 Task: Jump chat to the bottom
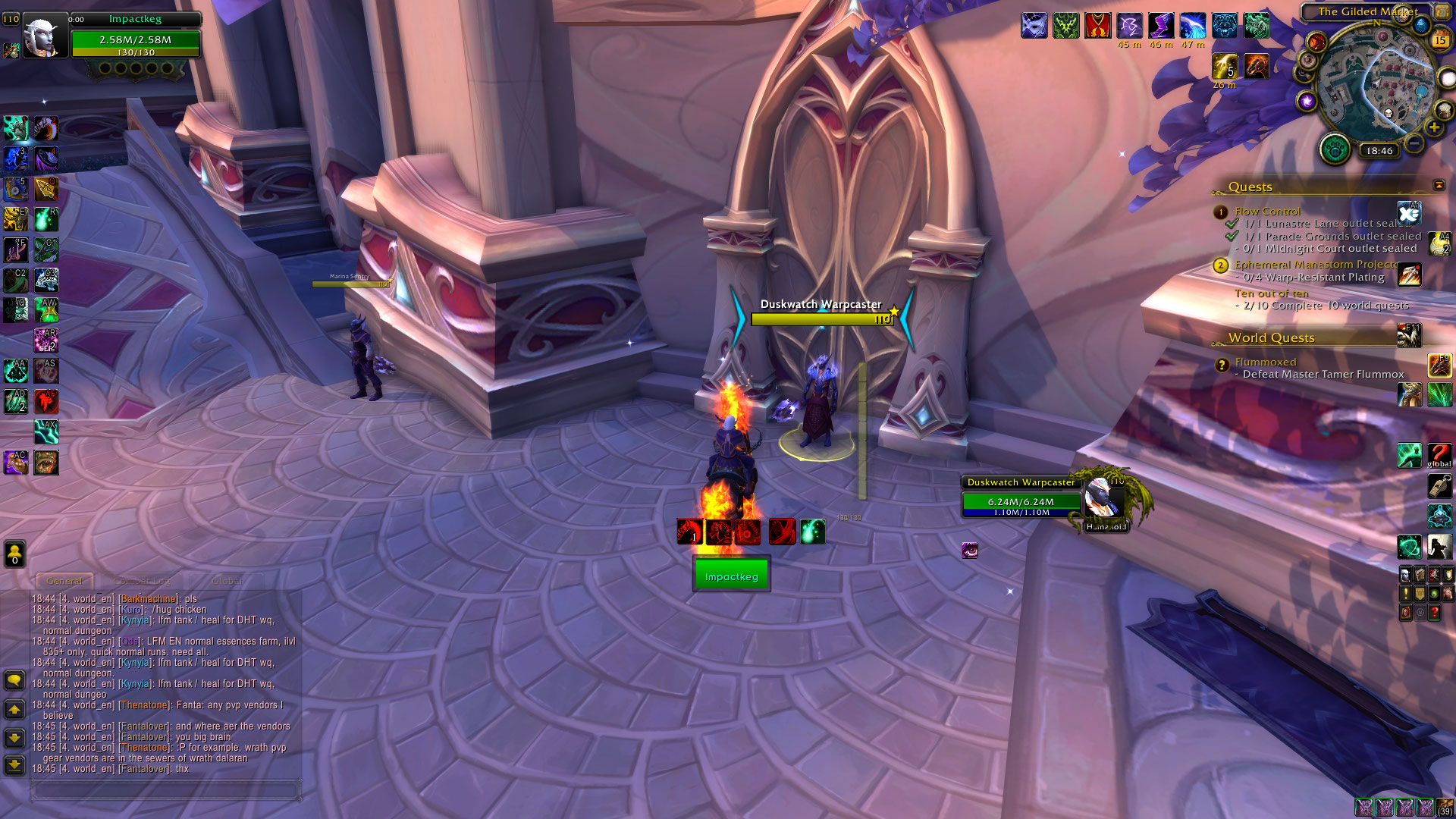click(14, 764)
